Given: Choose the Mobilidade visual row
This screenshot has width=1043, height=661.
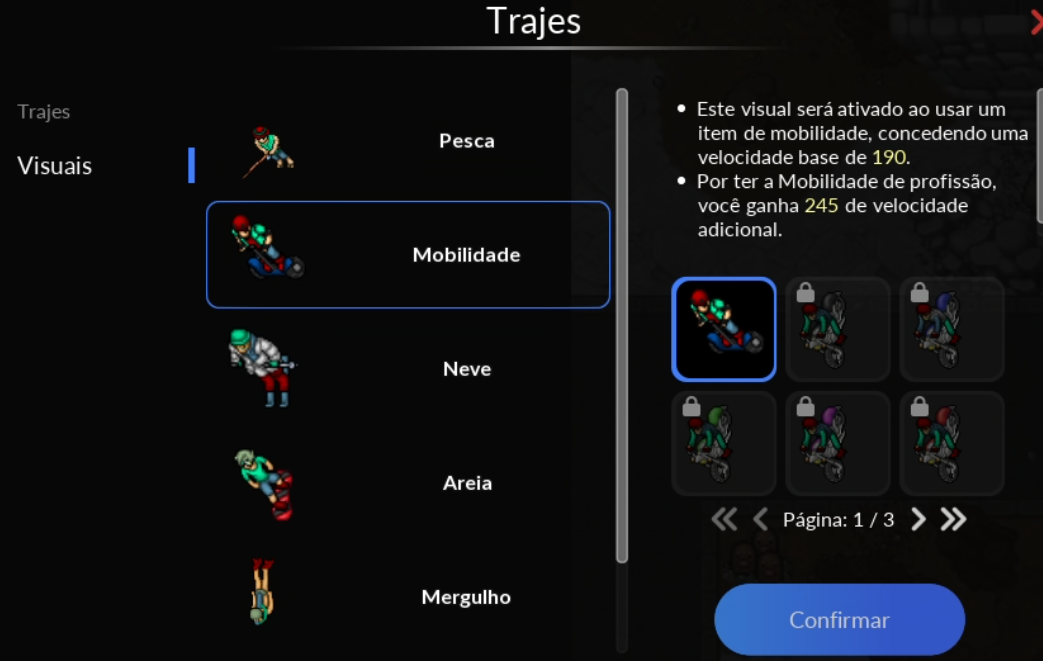Looking at the screenshot, I should click(x=407, y=255).
